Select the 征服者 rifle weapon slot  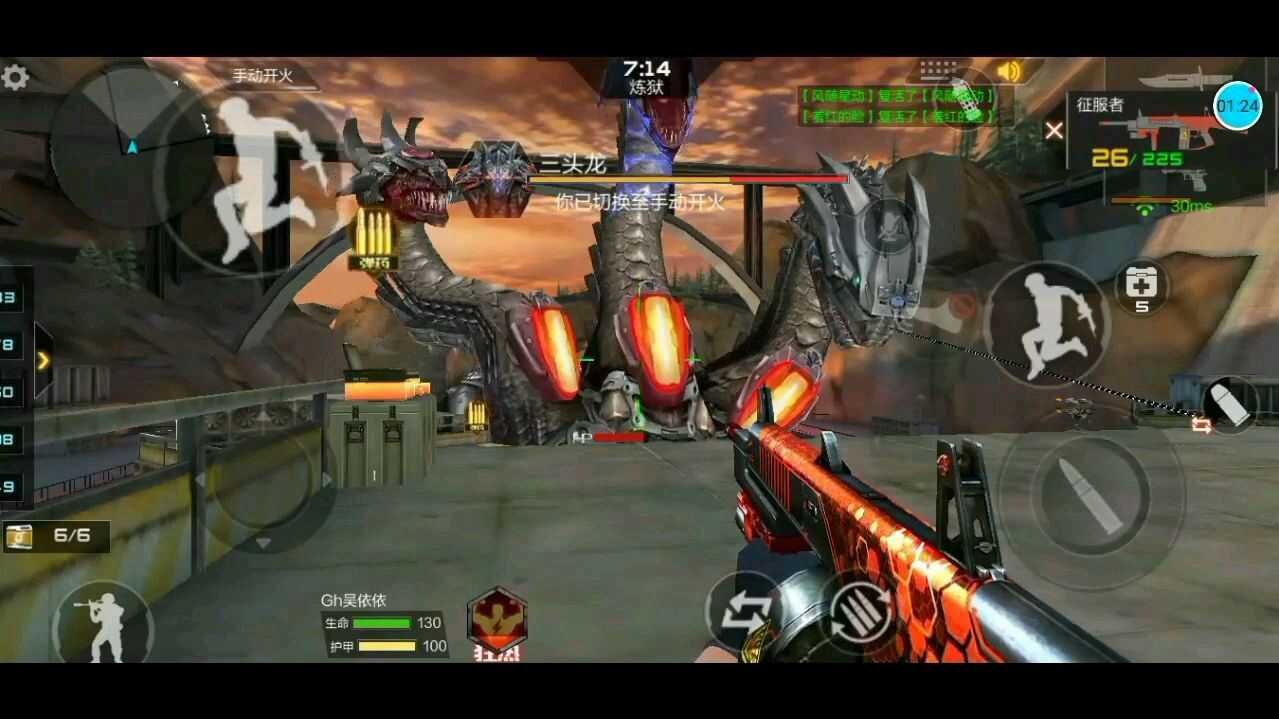click(1160, 130)
